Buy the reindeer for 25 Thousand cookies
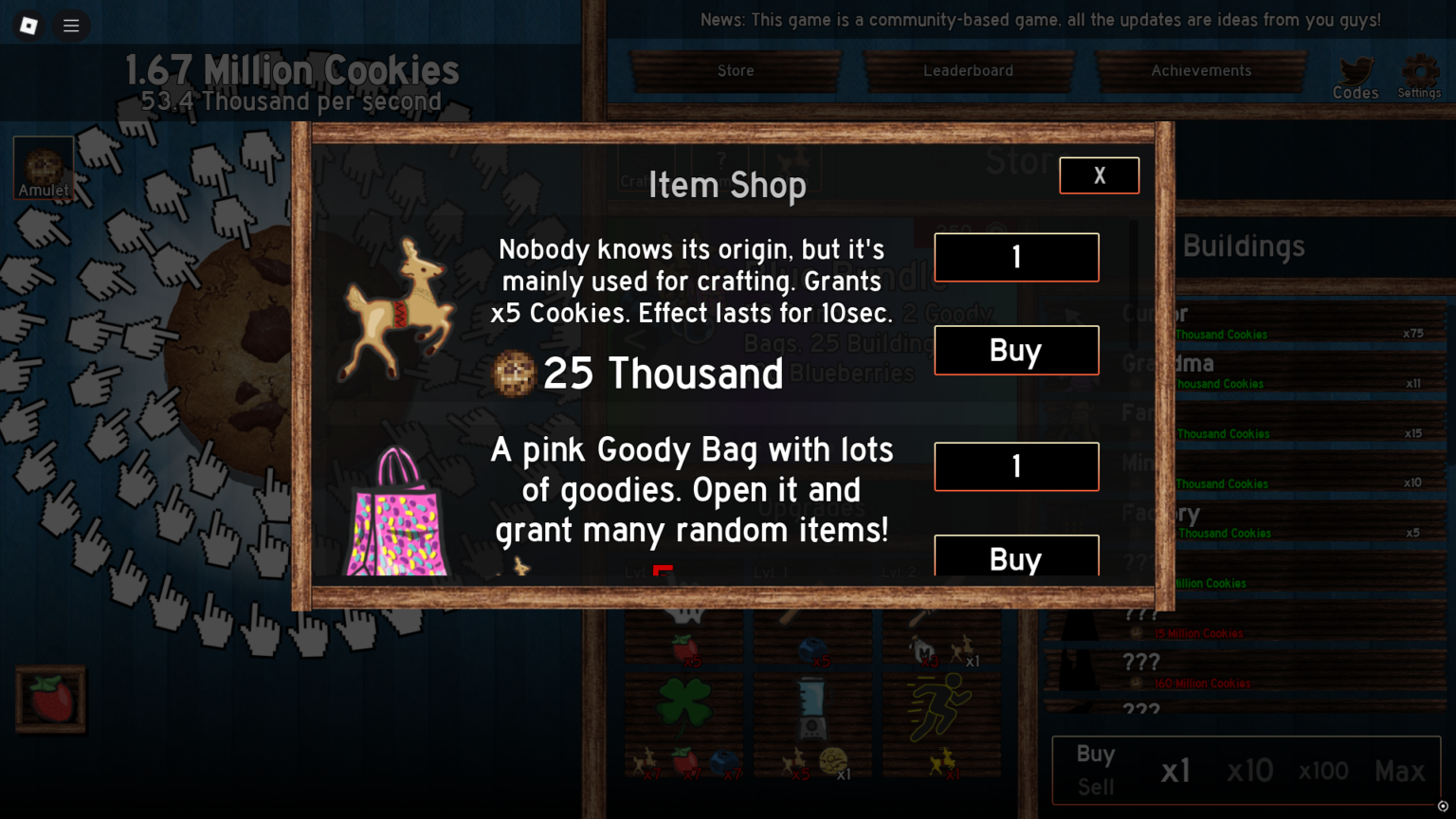This screenshot has width=1456, height=819. [1015, 350]
